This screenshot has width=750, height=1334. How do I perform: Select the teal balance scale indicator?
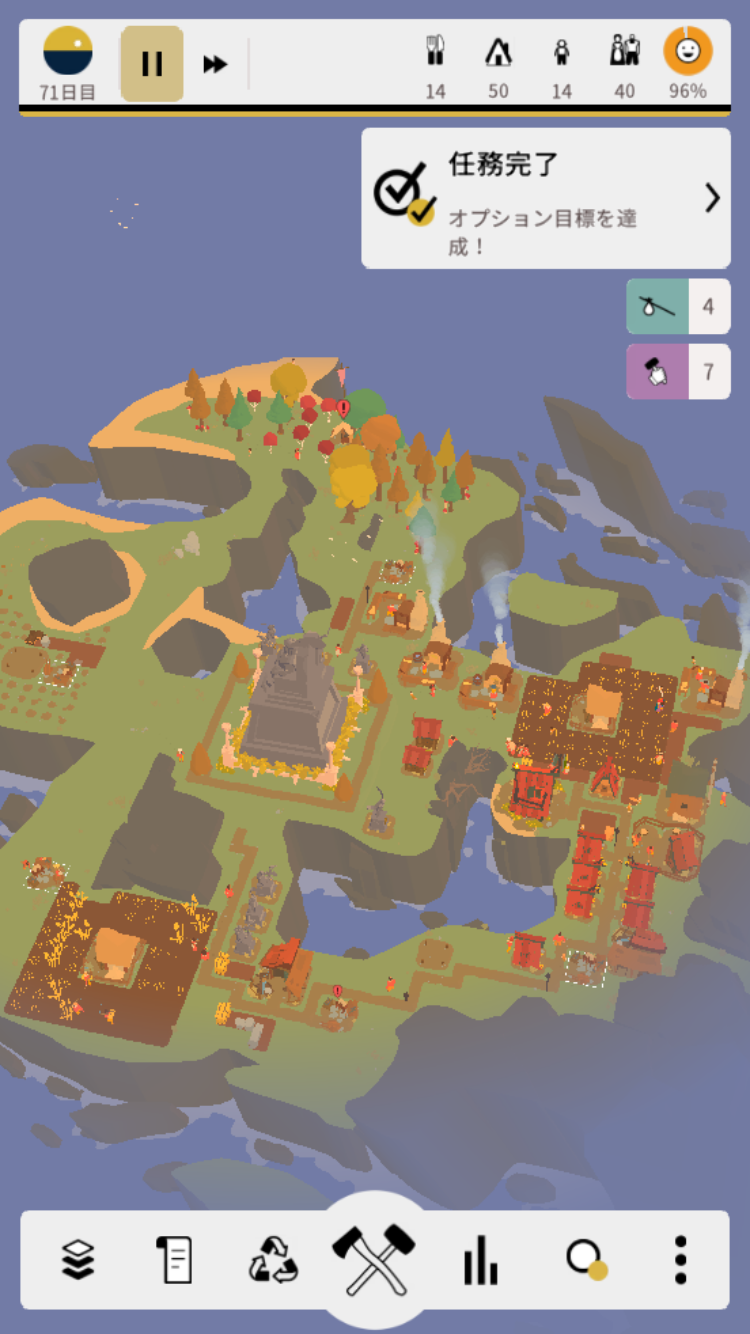(678, 306)
